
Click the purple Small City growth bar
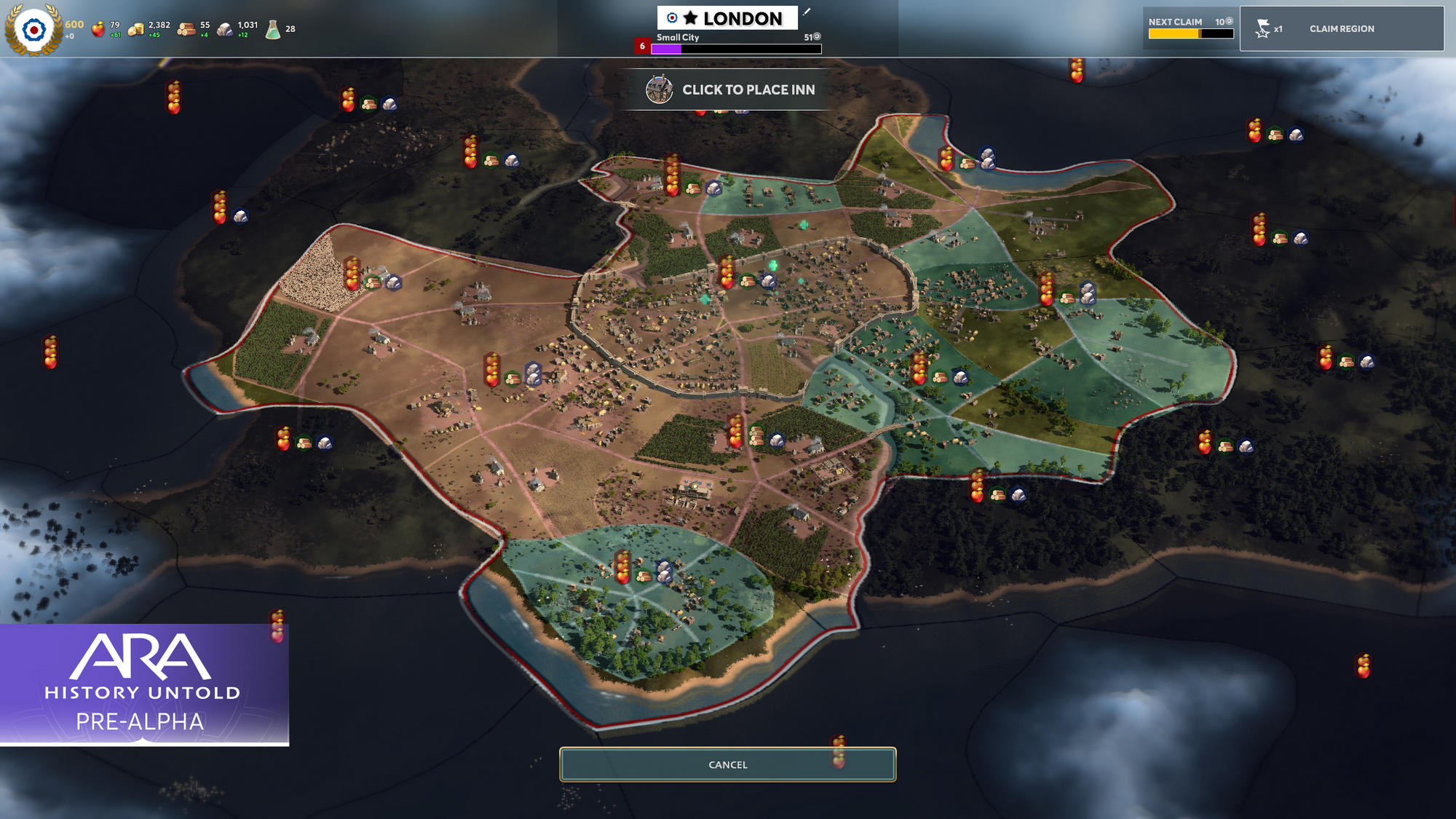(666, 48)
